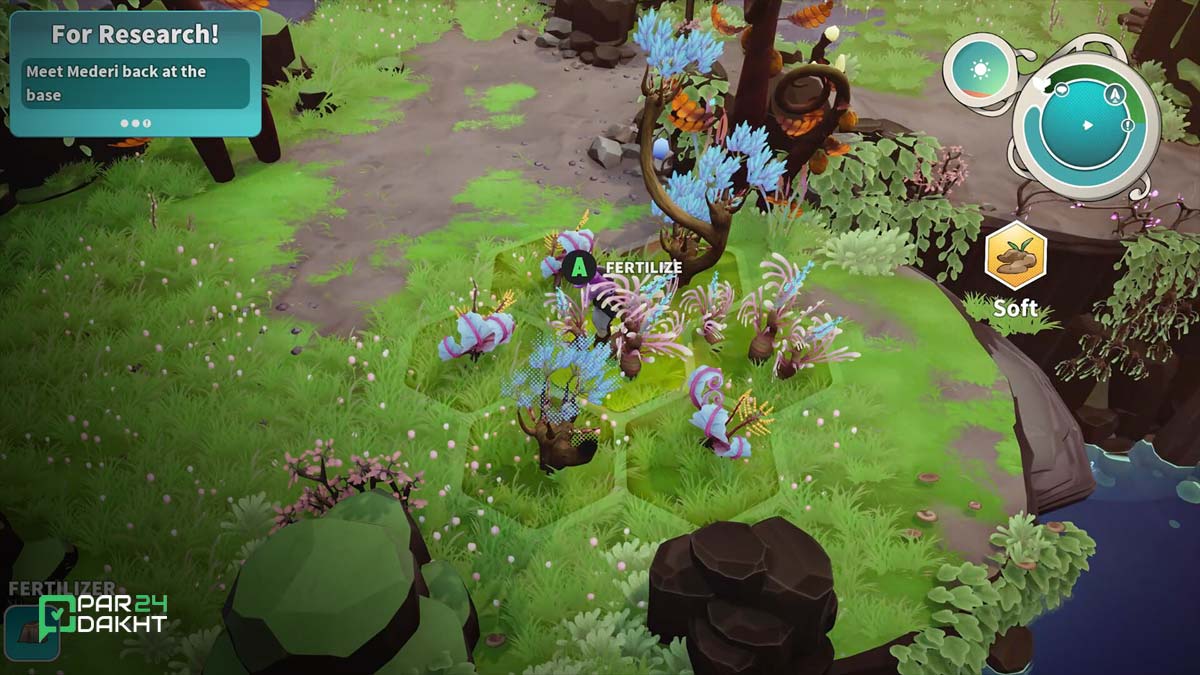The width and height of the screenshot is (1200, 675).
Task: Select the Fertilizer item slot
Action: coord(30,632)
